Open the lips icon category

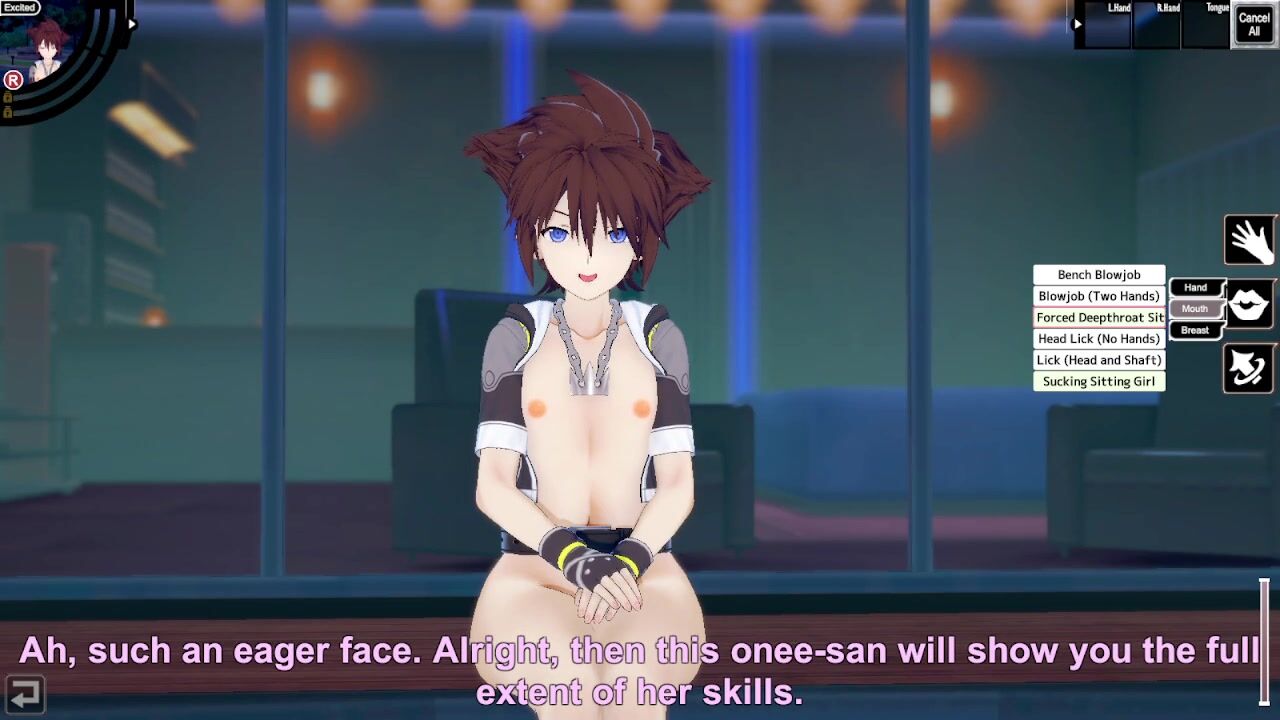[1249, 305]
